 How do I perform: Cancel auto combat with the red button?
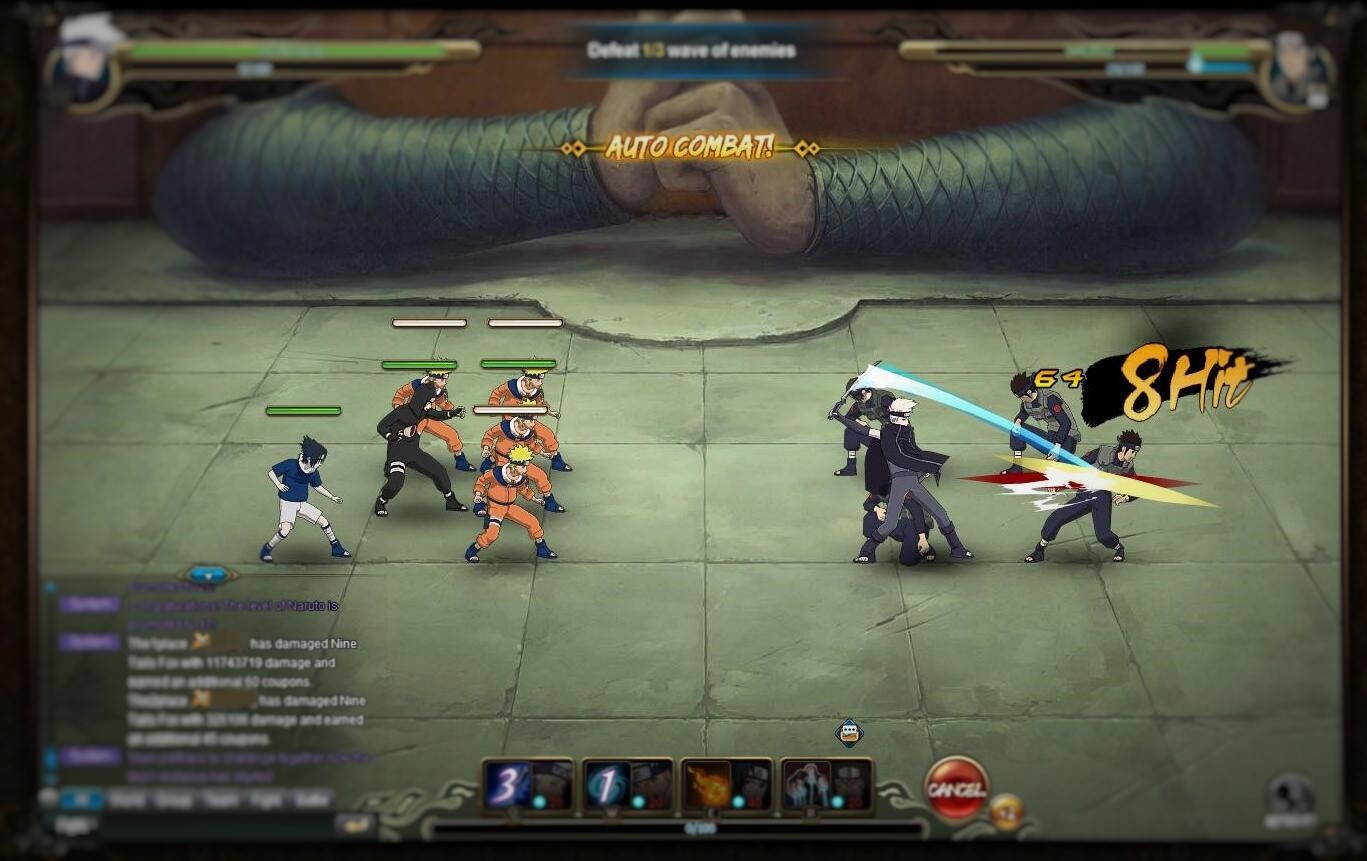tap(957, 788)
